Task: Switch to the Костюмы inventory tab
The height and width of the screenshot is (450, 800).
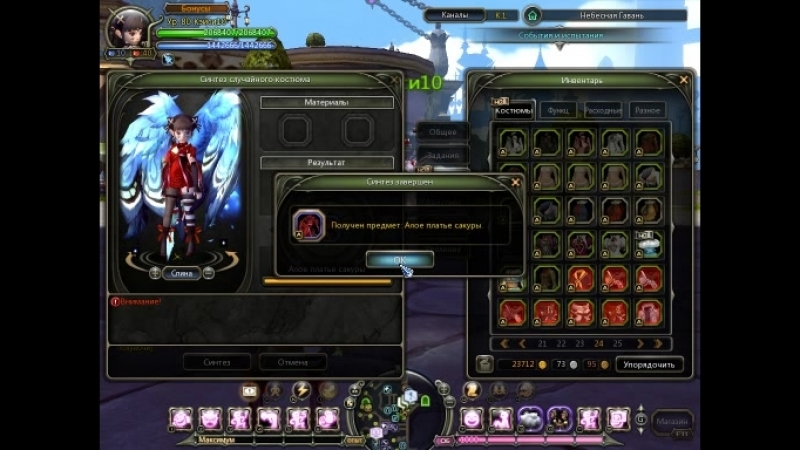Action: click(x=516, y=110)
